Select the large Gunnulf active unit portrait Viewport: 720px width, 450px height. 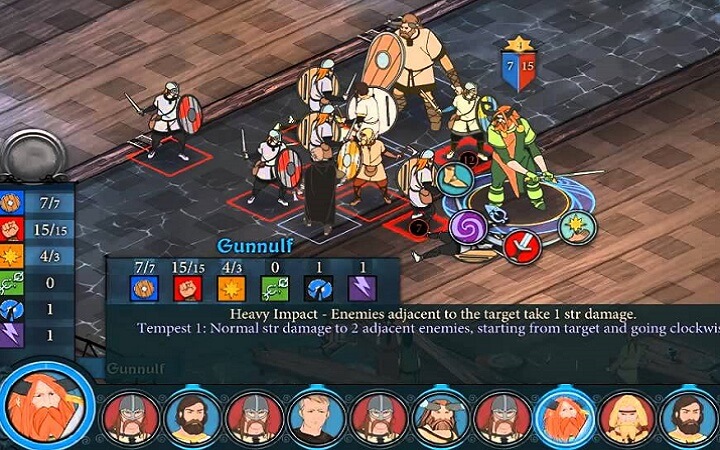(x=46, y=404)
